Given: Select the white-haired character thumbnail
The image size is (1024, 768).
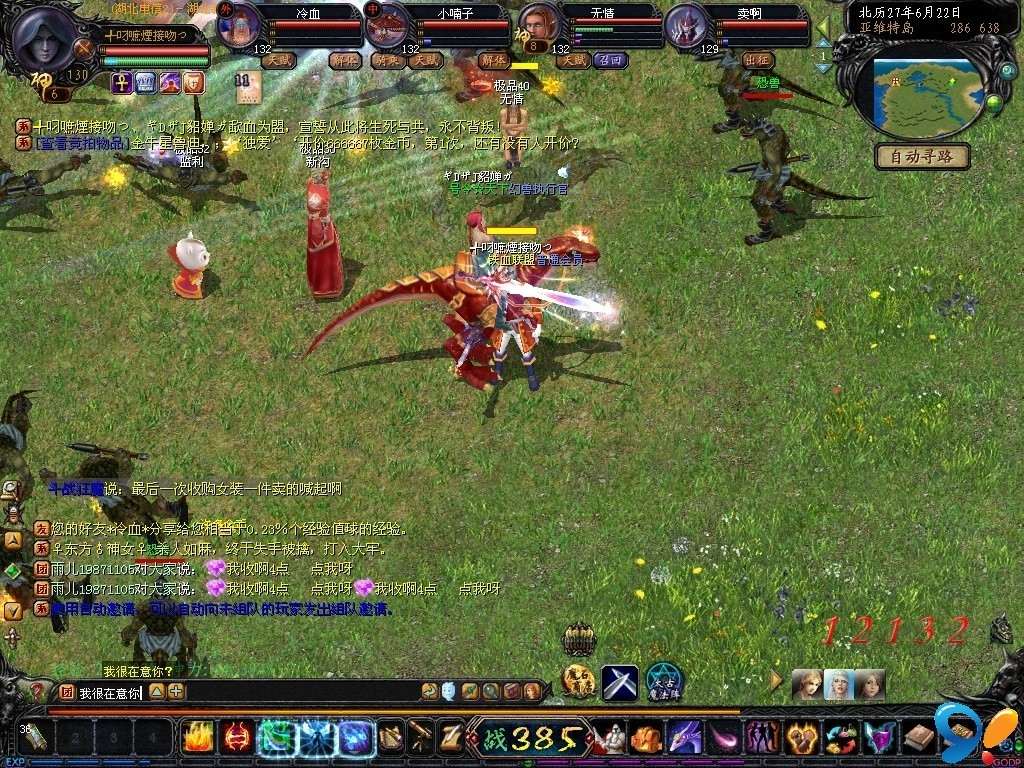Looking at the screenshot, I should pyautogui.click(x=838, y=684).
